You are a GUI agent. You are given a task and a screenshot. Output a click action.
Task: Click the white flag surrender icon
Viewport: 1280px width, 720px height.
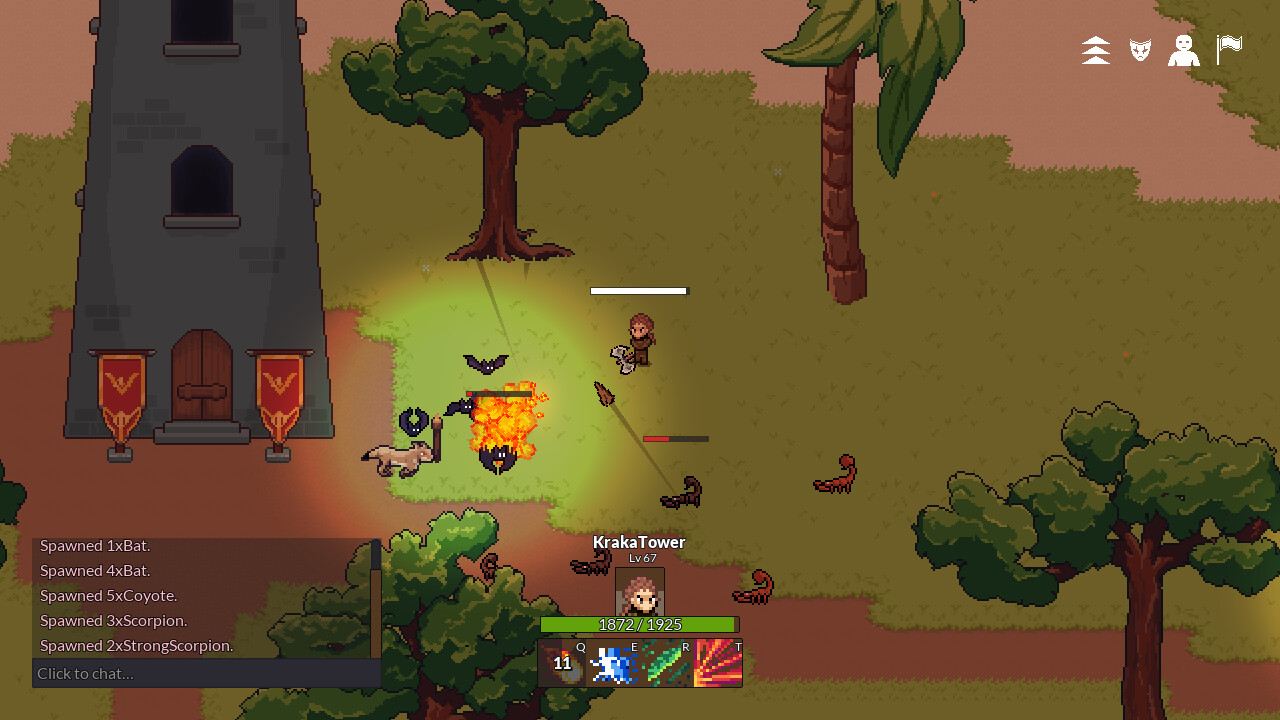click(1228, 50)
